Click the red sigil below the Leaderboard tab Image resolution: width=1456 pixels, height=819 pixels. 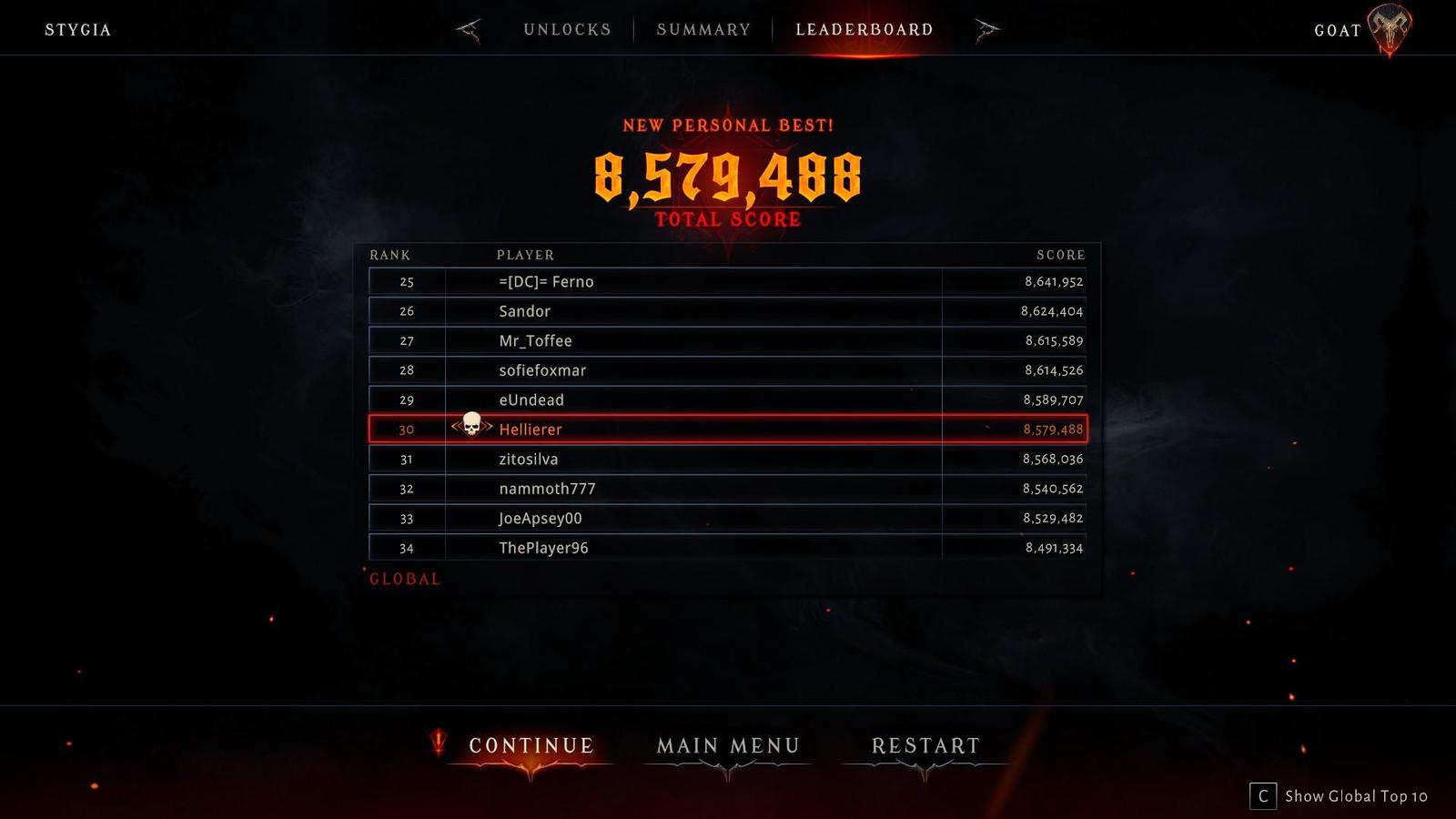[863, 56]
